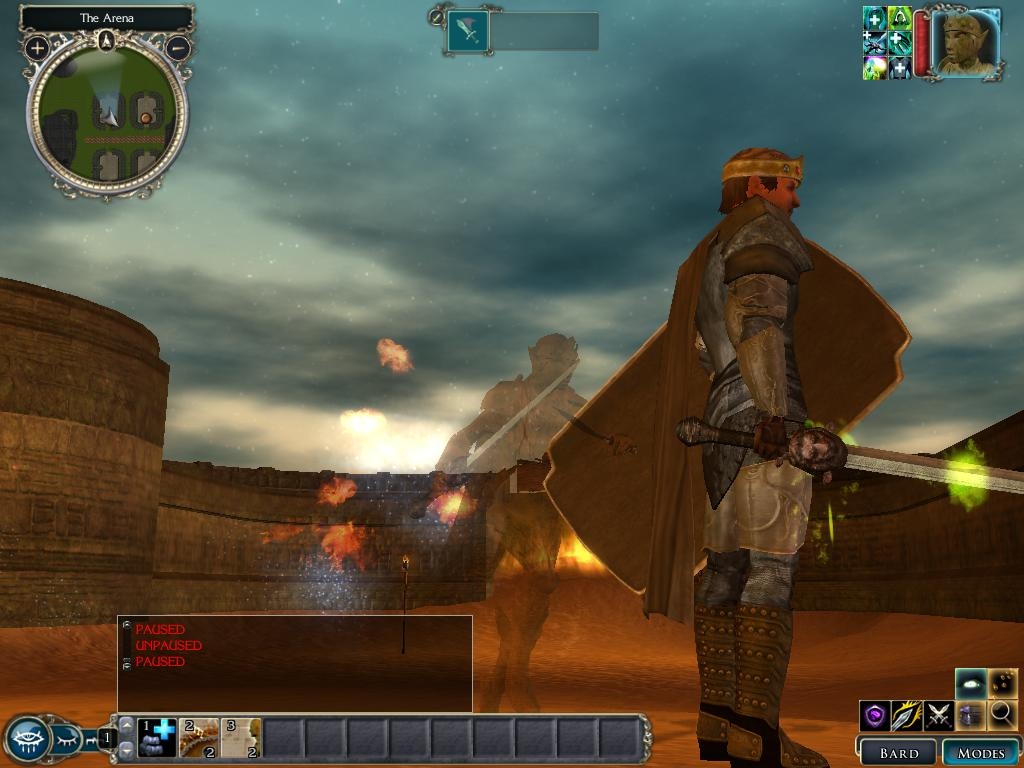Use hotbar slot 2 item
This screenshot has height=768, width=1024.
199,738
